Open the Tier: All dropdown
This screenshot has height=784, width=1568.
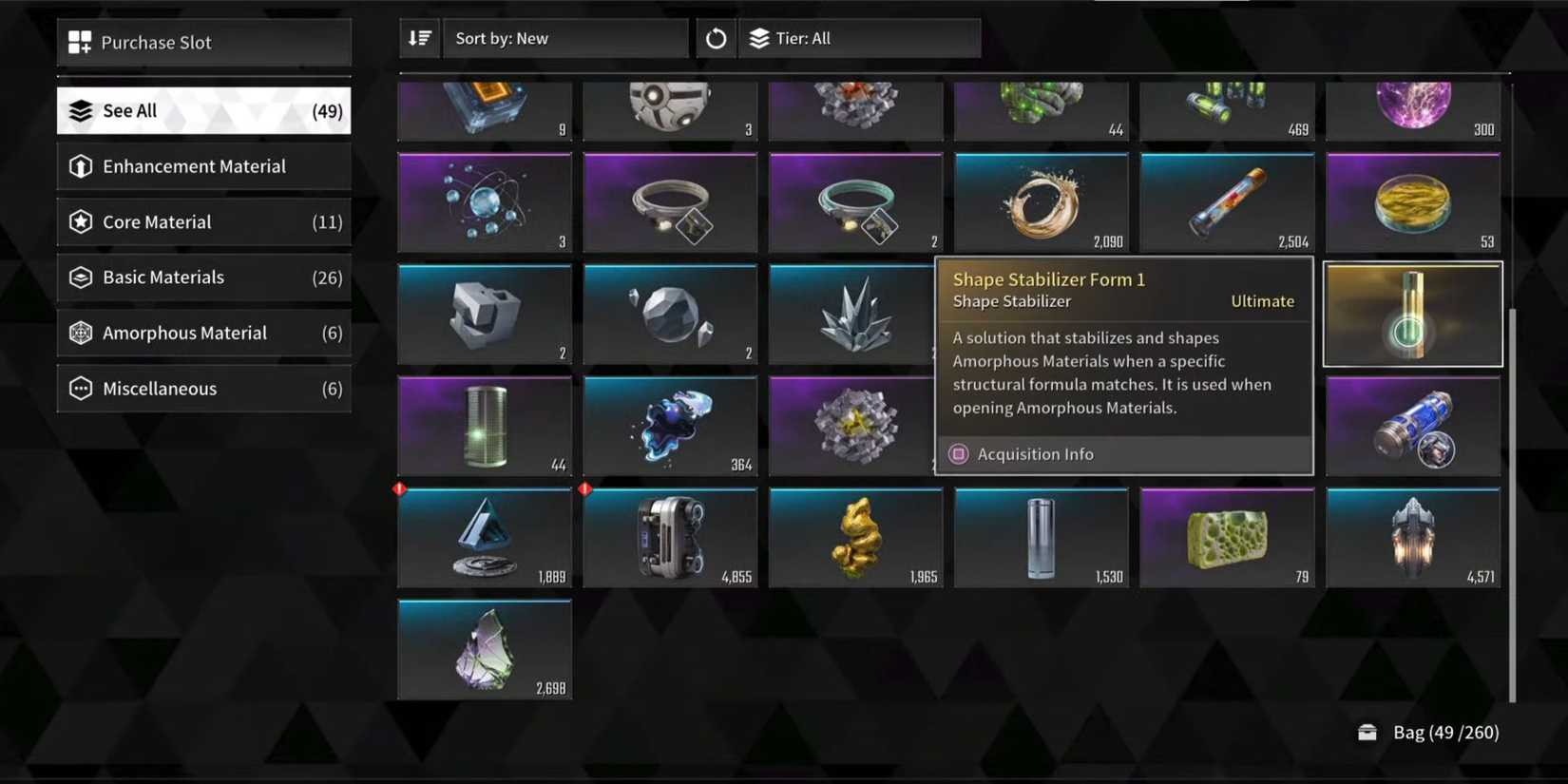point(860,38)
